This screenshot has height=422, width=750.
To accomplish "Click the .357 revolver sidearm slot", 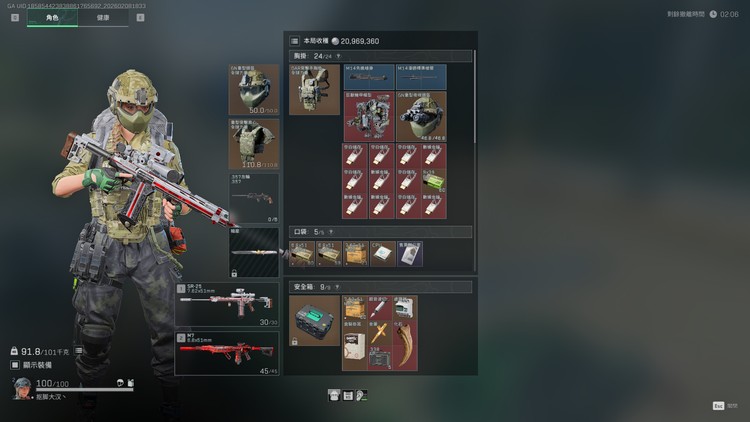I will coord(254,197).
